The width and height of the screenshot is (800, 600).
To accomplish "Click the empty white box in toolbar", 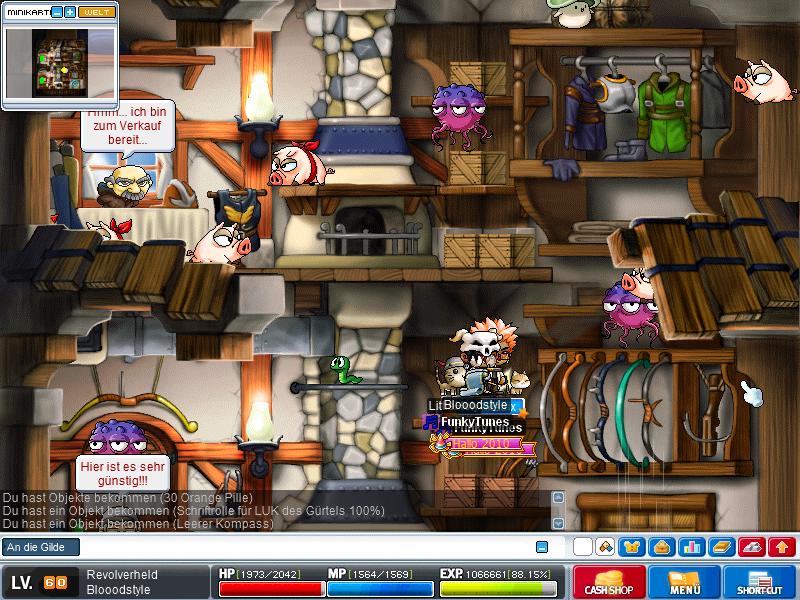I will (582, 547).
